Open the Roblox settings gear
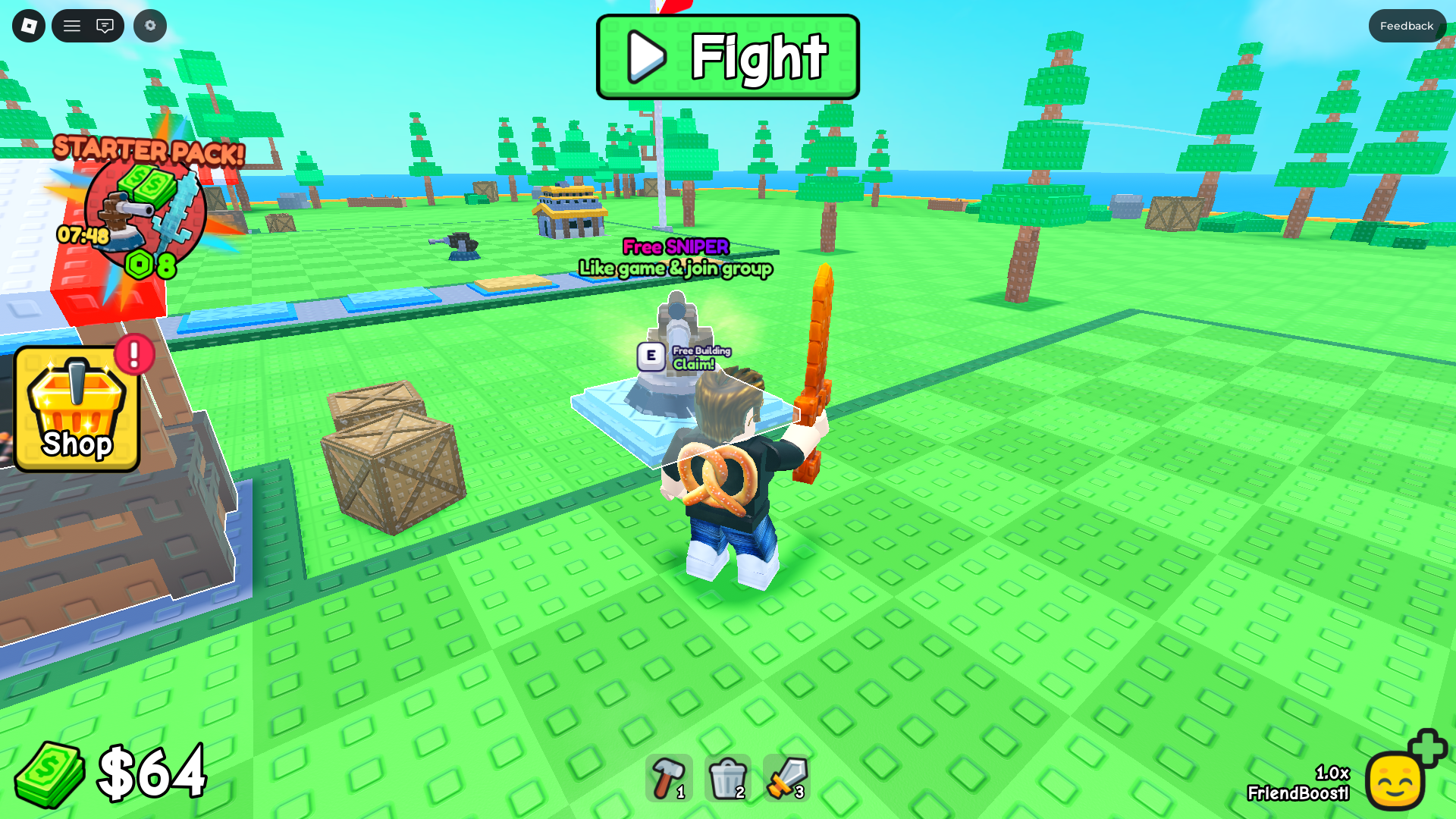 pyautogui.click(x=149, y=25)
